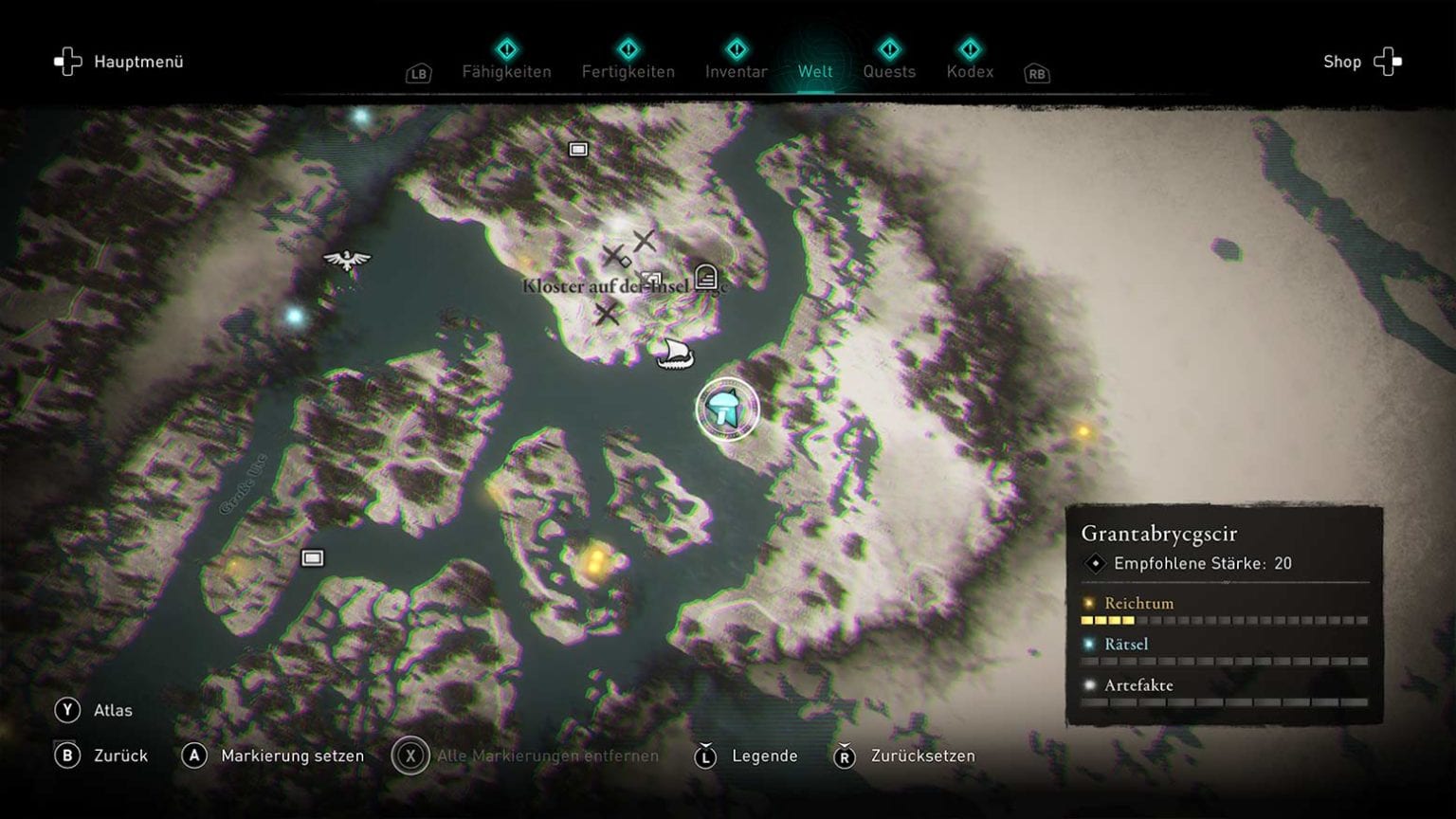Select the longship marker on the map
Image resolution: width=1456 pixels, height=819 pixels.
pos(675,354)
